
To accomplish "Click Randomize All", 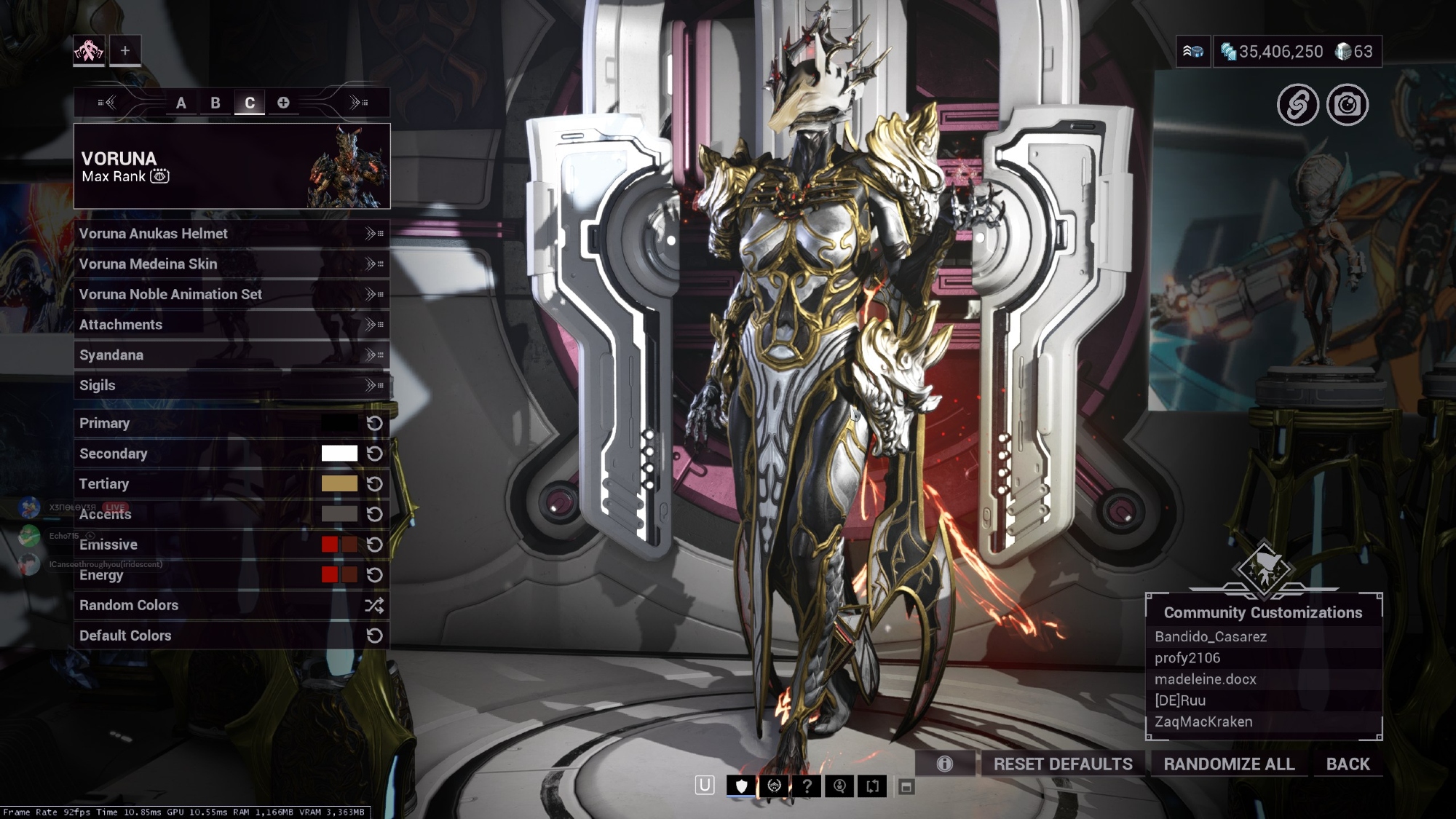I will [1229, 764].
